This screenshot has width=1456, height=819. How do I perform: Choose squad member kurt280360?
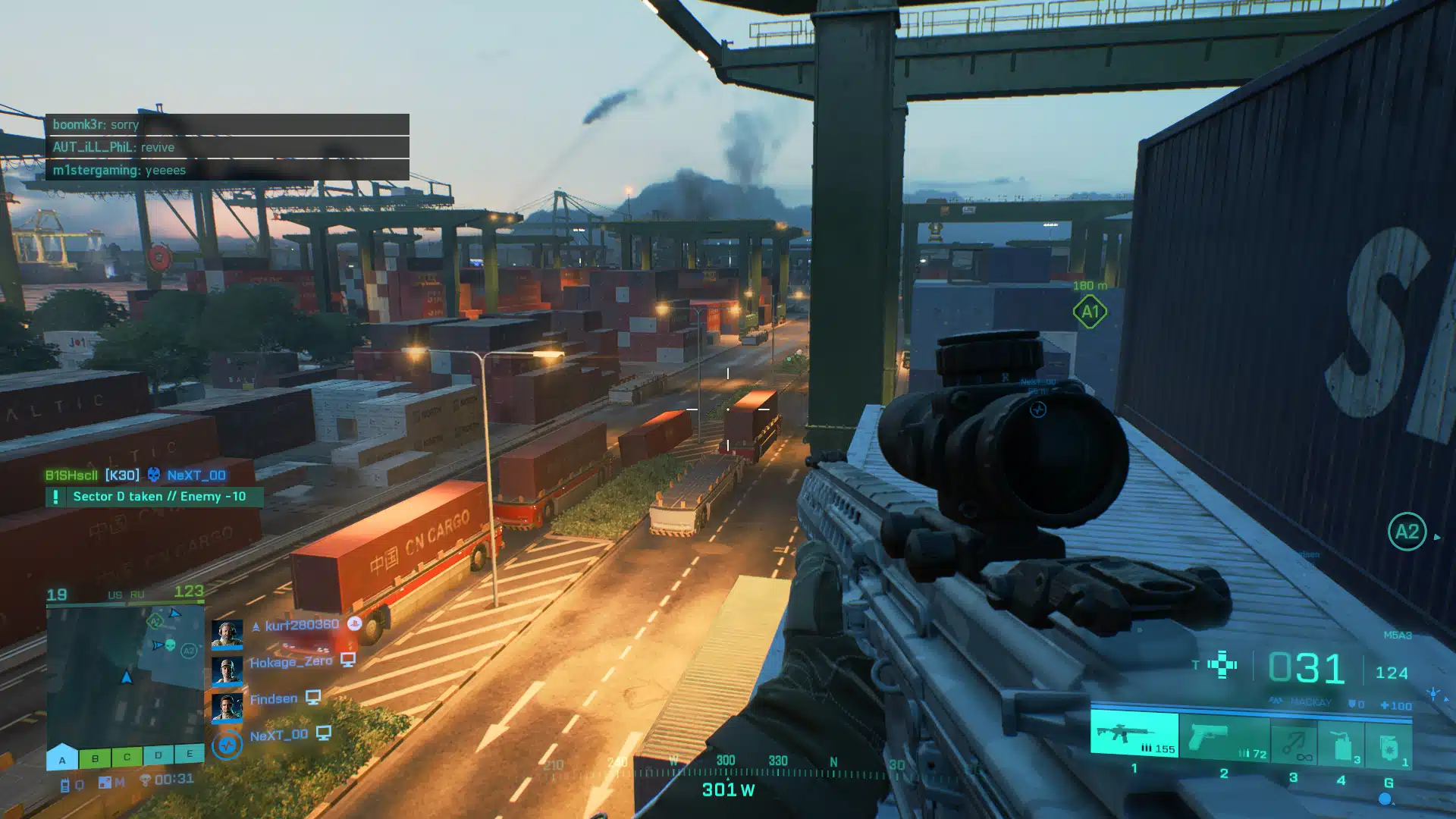pyautogui.click(x=301, y=625)
